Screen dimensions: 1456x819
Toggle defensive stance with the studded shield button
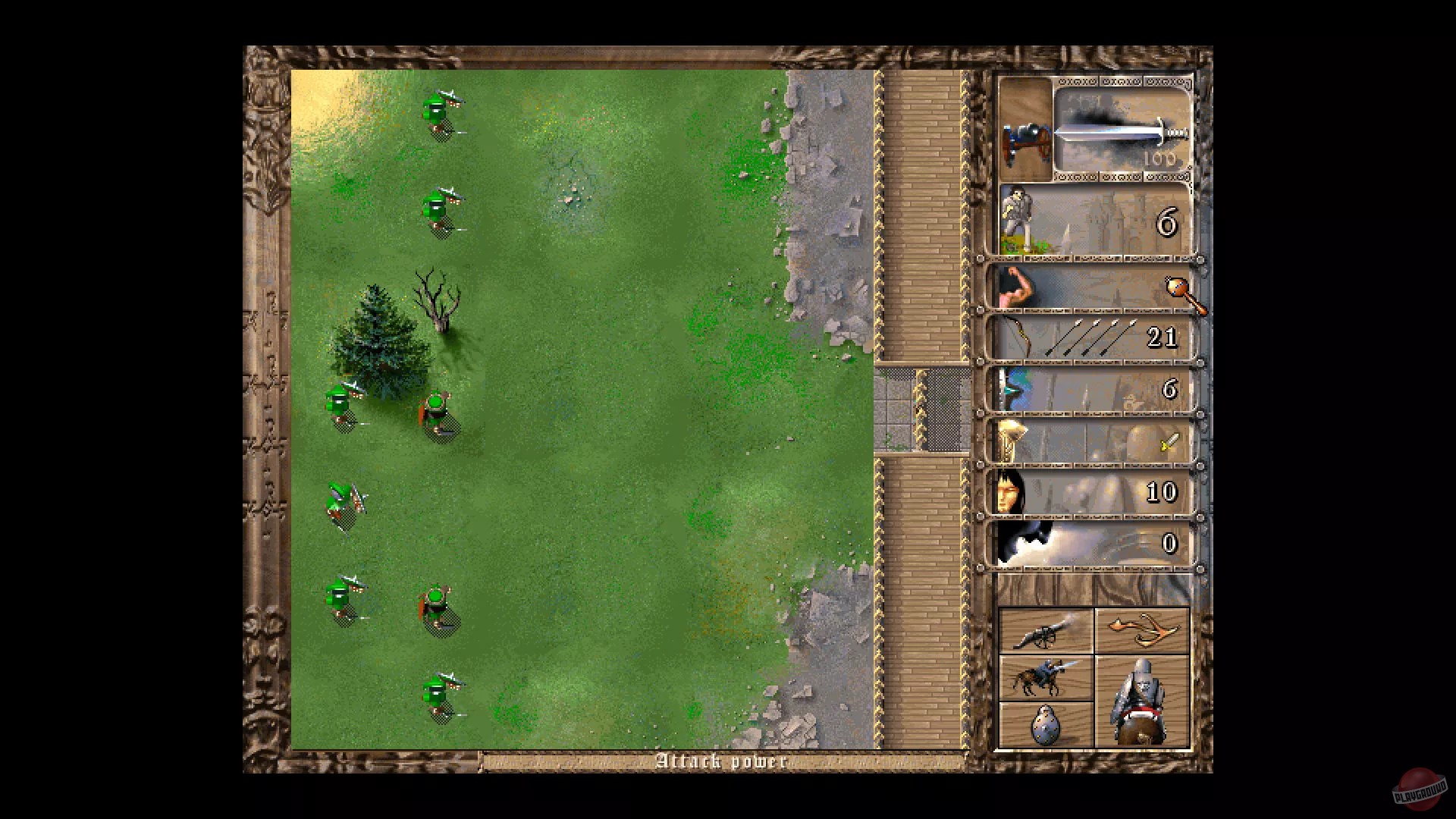click(1046, 725)
